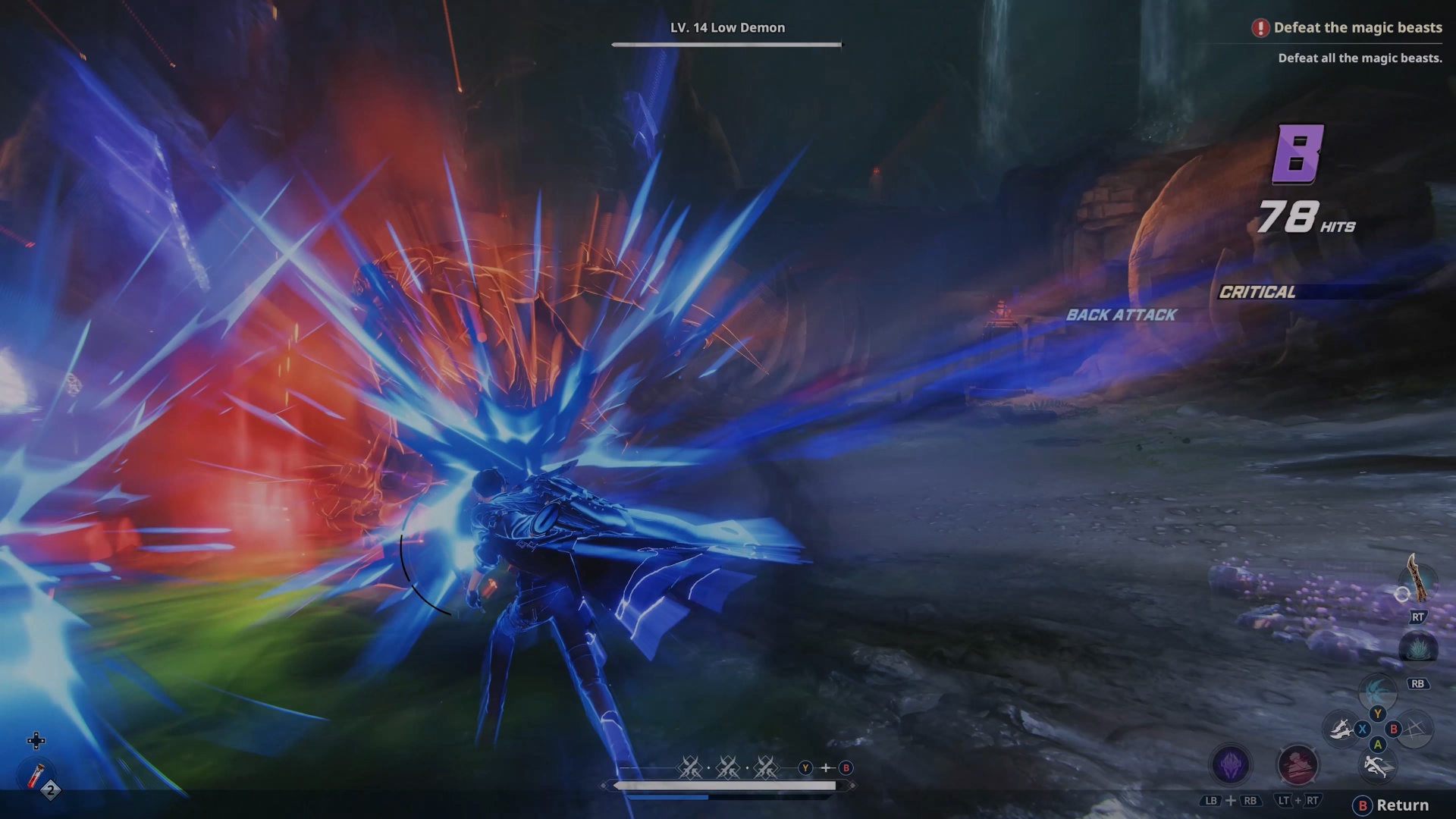The width and height of the screenshot is (1456, 819).
Task: Click the twin blades skill icon beside the X button
Action: coord(1340,730)
